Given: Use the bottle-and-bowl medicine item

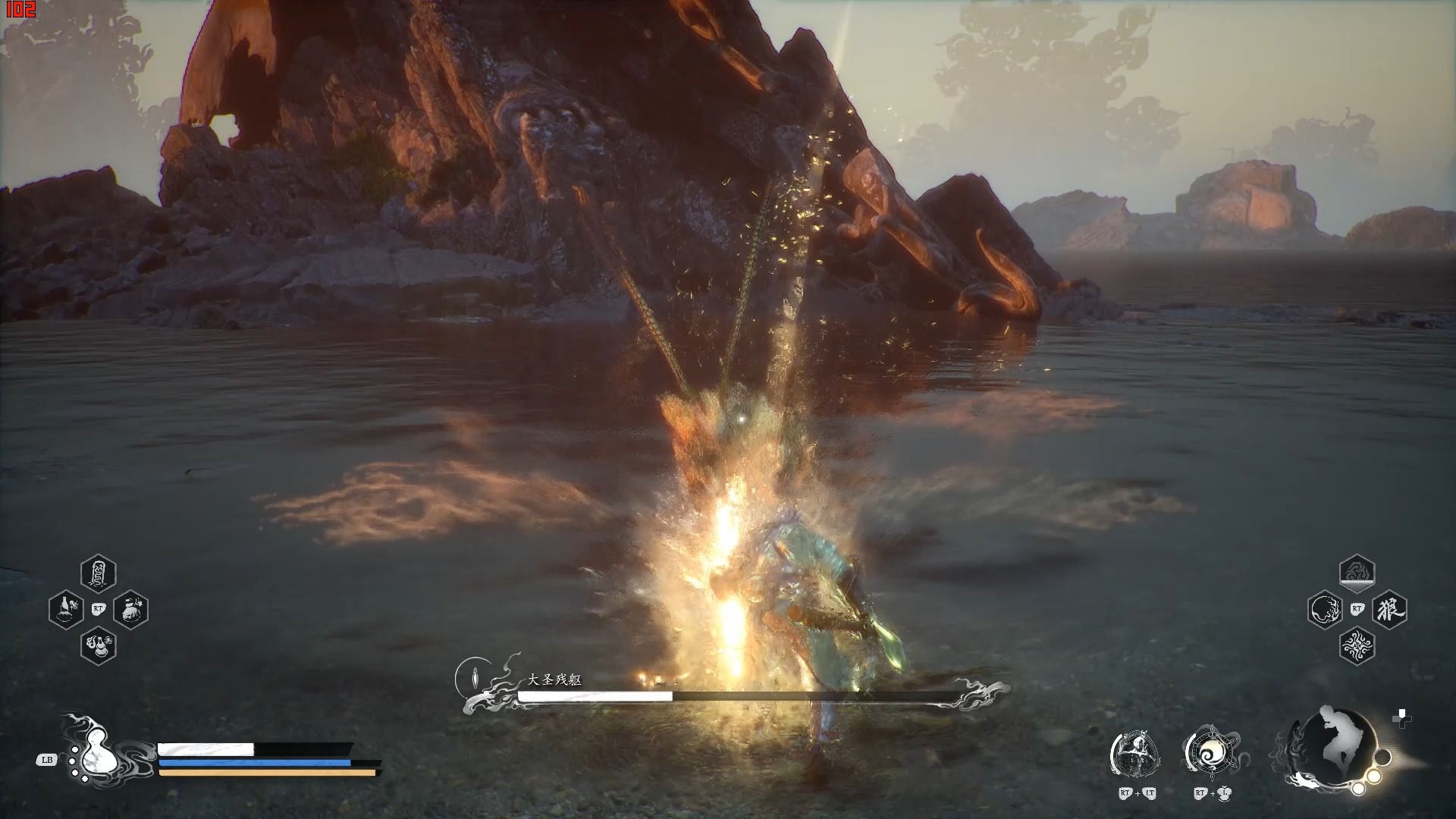Looking at the screenshot, I should (x=66, y=609).
